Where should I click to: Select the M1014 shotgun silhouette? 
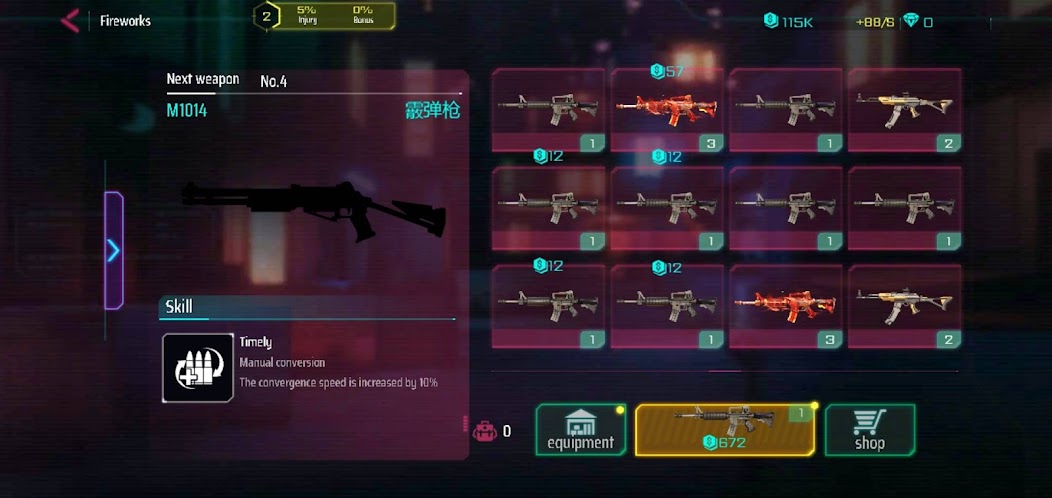(314, 208)
